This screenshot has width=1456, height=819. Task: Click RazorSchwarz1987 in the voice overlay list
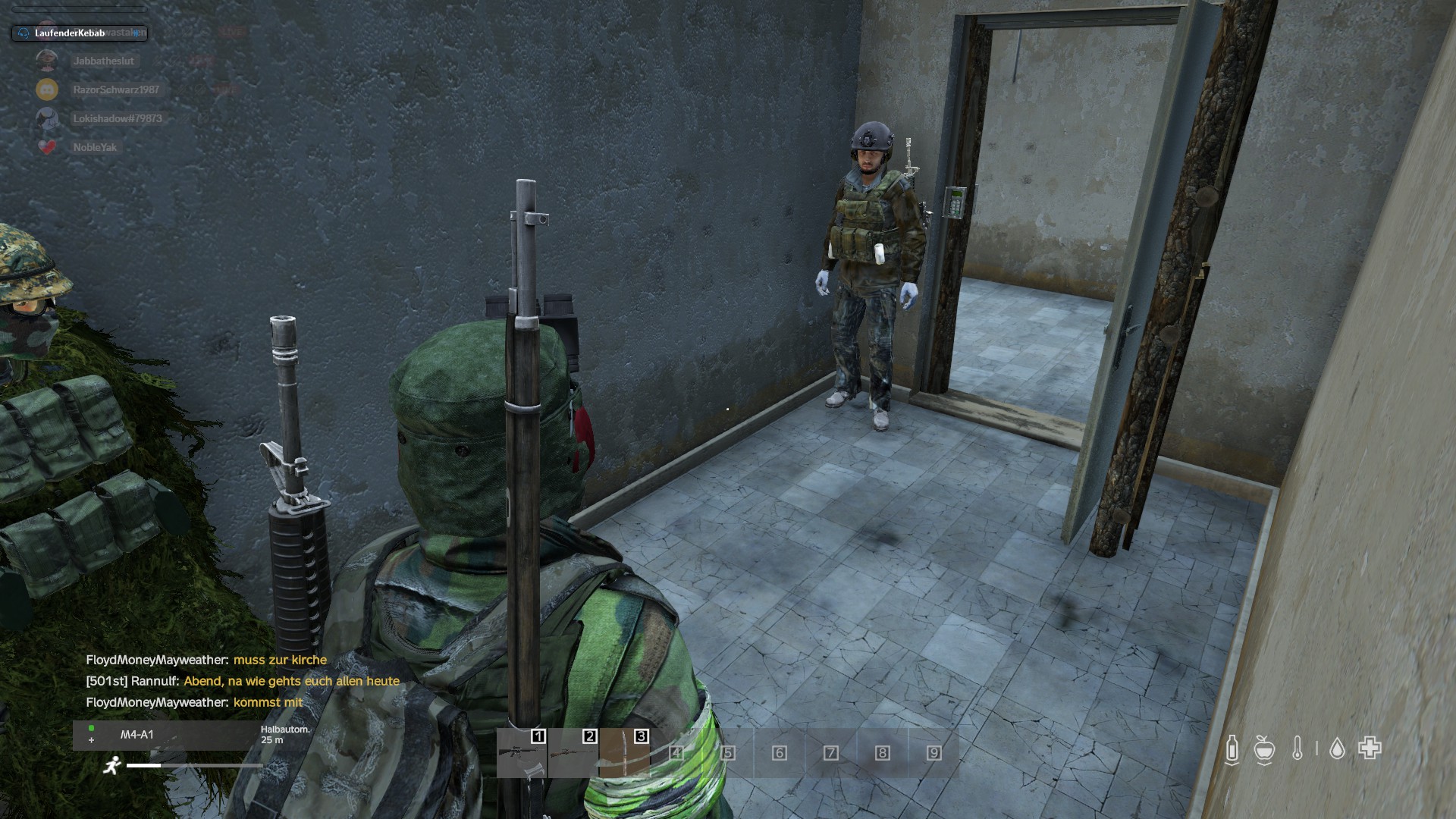coord(115,89)
